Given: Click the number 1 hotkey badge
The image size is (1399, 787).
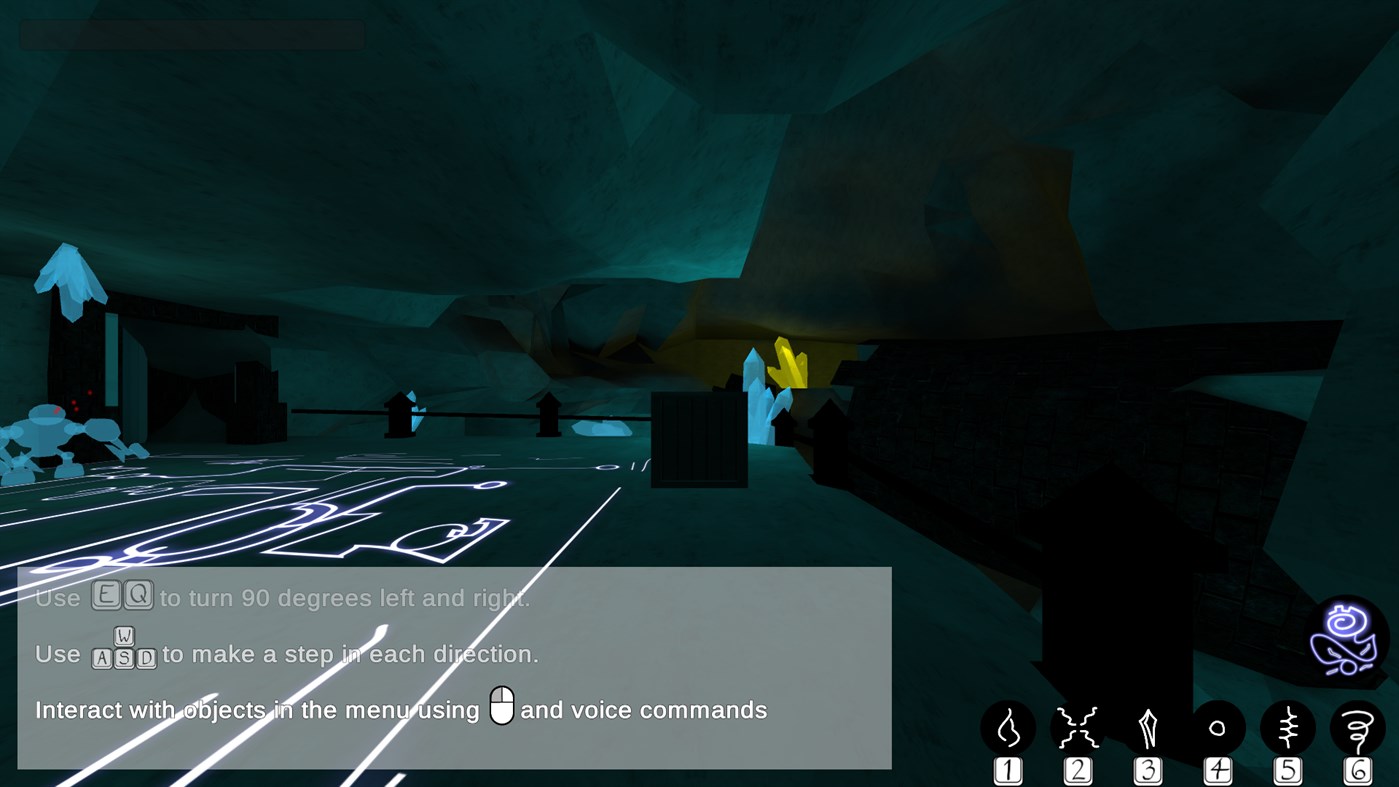Looking at the screenshot, I should (1007, 768).
